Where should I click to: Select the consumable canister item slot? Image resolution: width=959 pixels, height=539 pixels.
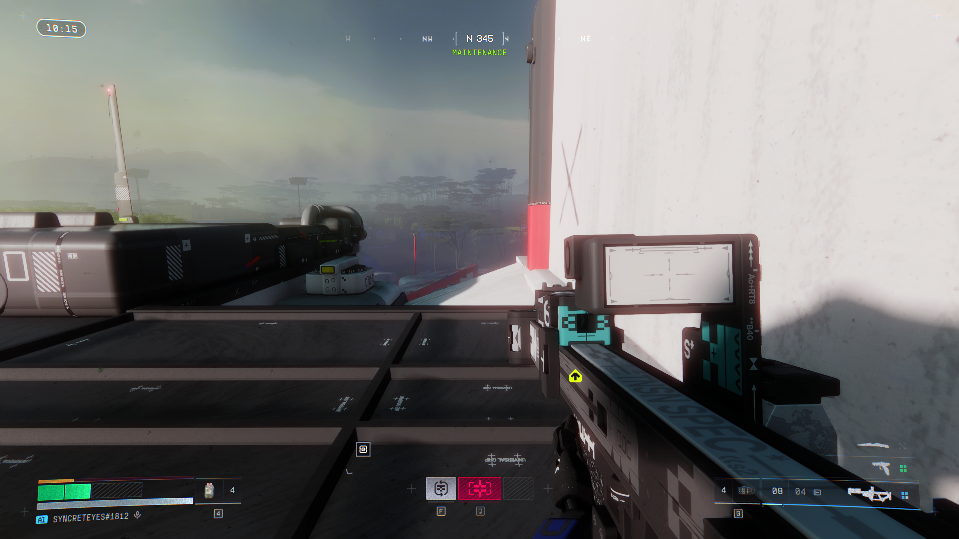click(x=210, y=490)
